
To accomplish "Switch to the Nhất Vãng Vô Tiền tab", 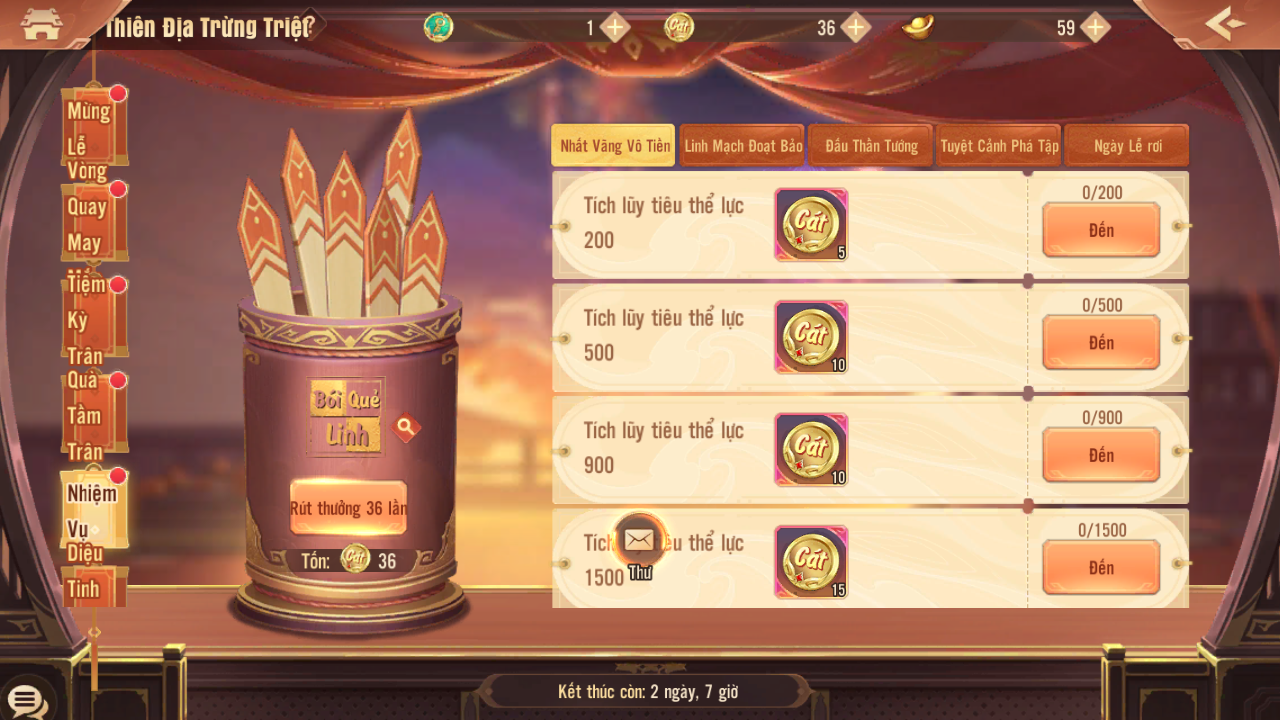I will pos(614,146).
